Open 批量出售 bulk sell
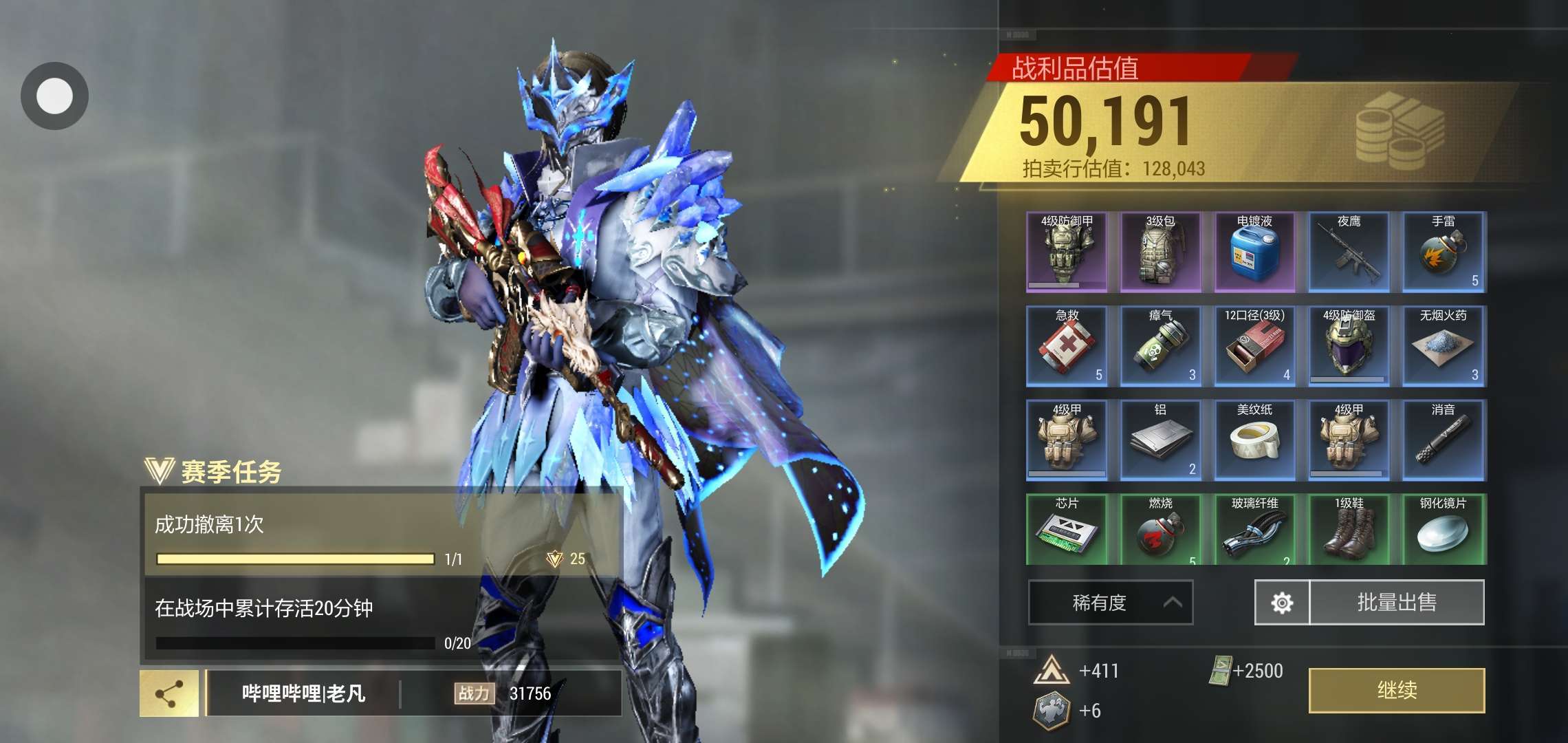This screenshot has height=743, width=1568. 1397,603
